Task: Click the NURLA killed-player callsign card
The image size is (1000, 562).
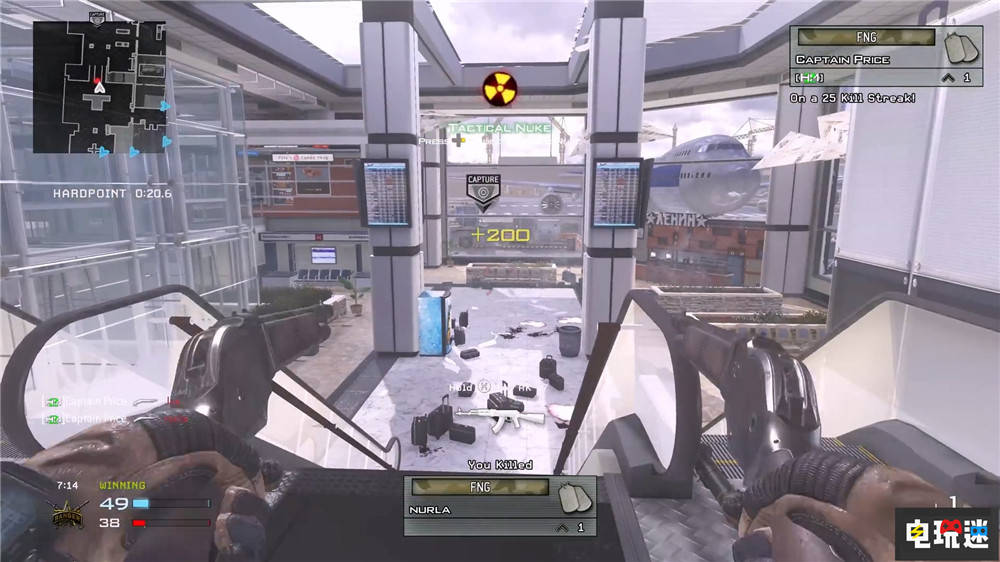Action: (x=499, y=505)
